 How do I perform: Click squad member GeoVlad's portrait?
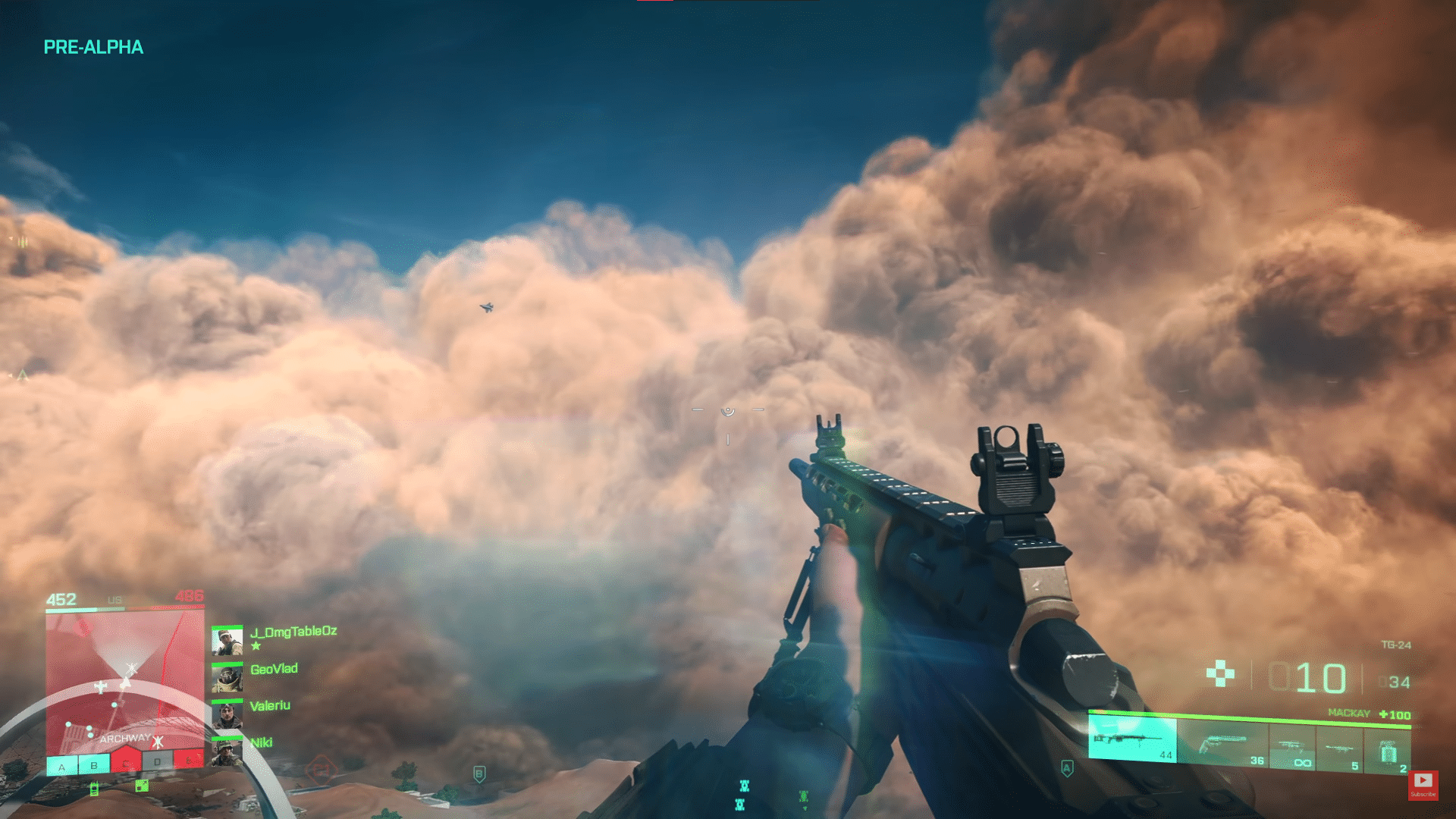click(227, 679)
